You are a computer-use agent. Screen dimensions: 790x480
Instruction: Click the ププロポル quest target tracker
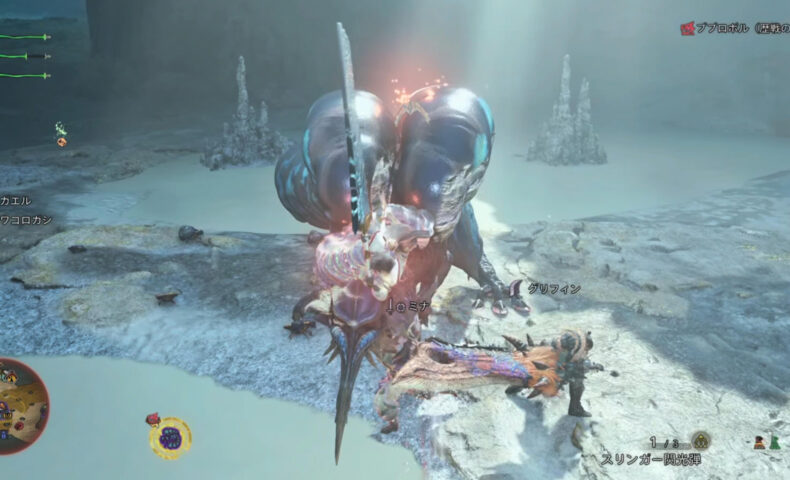coord(735,29)
